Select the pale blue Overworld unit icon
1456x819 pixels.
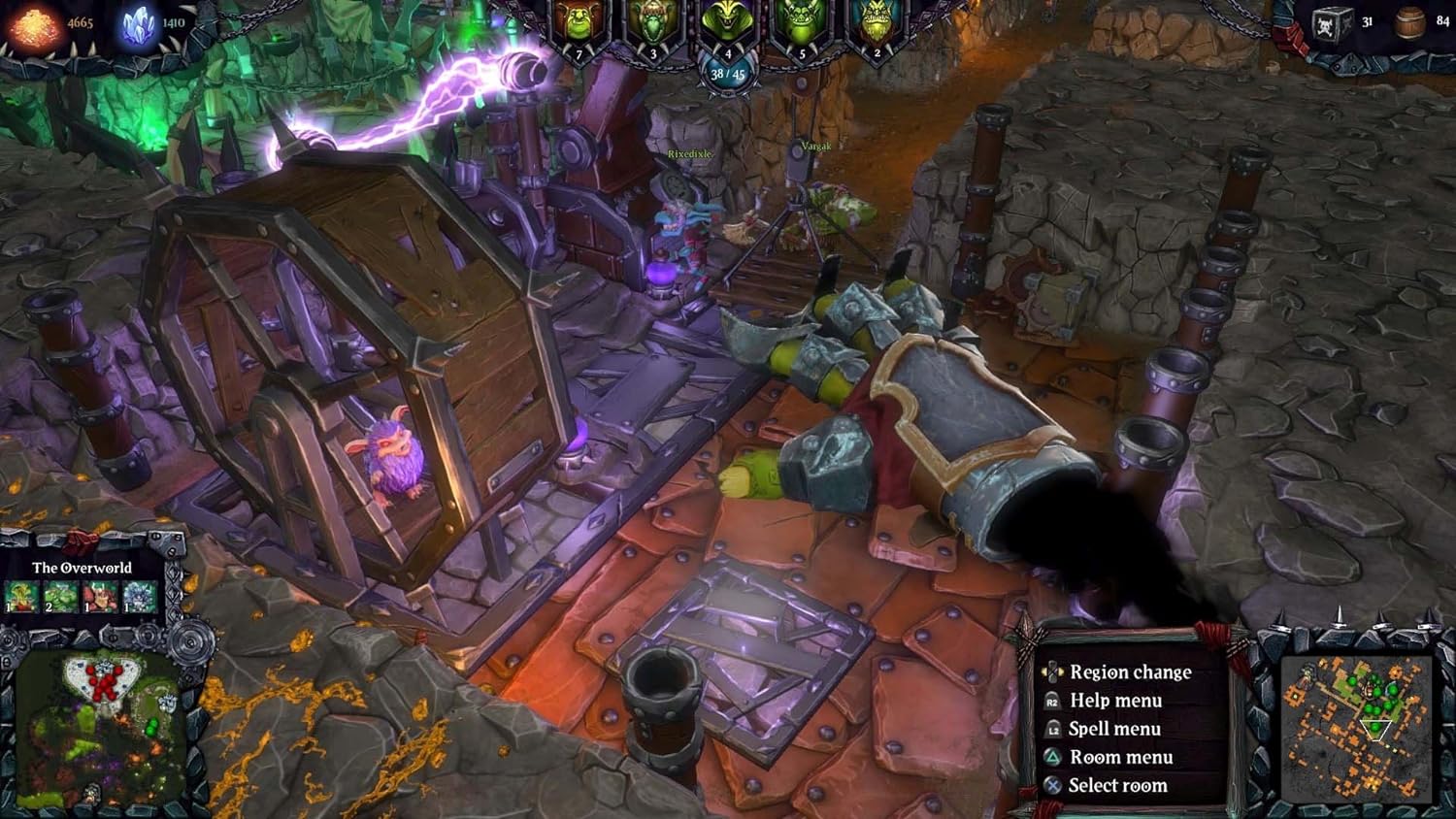[x=139, y=597]
